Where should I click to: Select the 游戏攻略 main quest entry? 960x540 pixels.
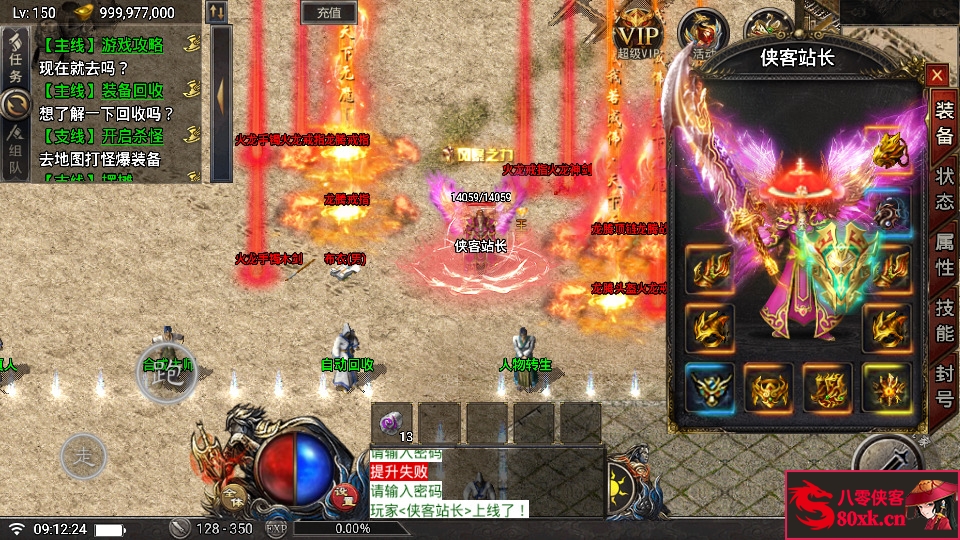102,45
